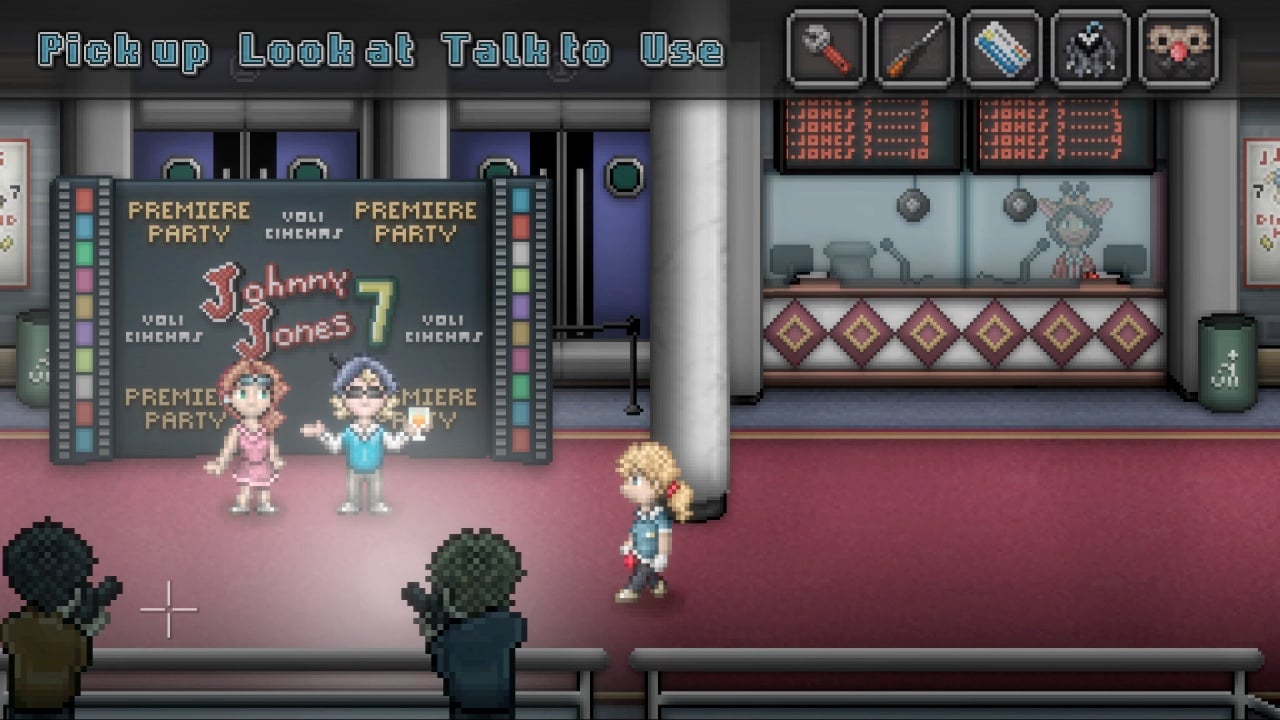Select the red-nose disguise glasses slot
The image size is (1280, 720).
(x=1178, y=48)
